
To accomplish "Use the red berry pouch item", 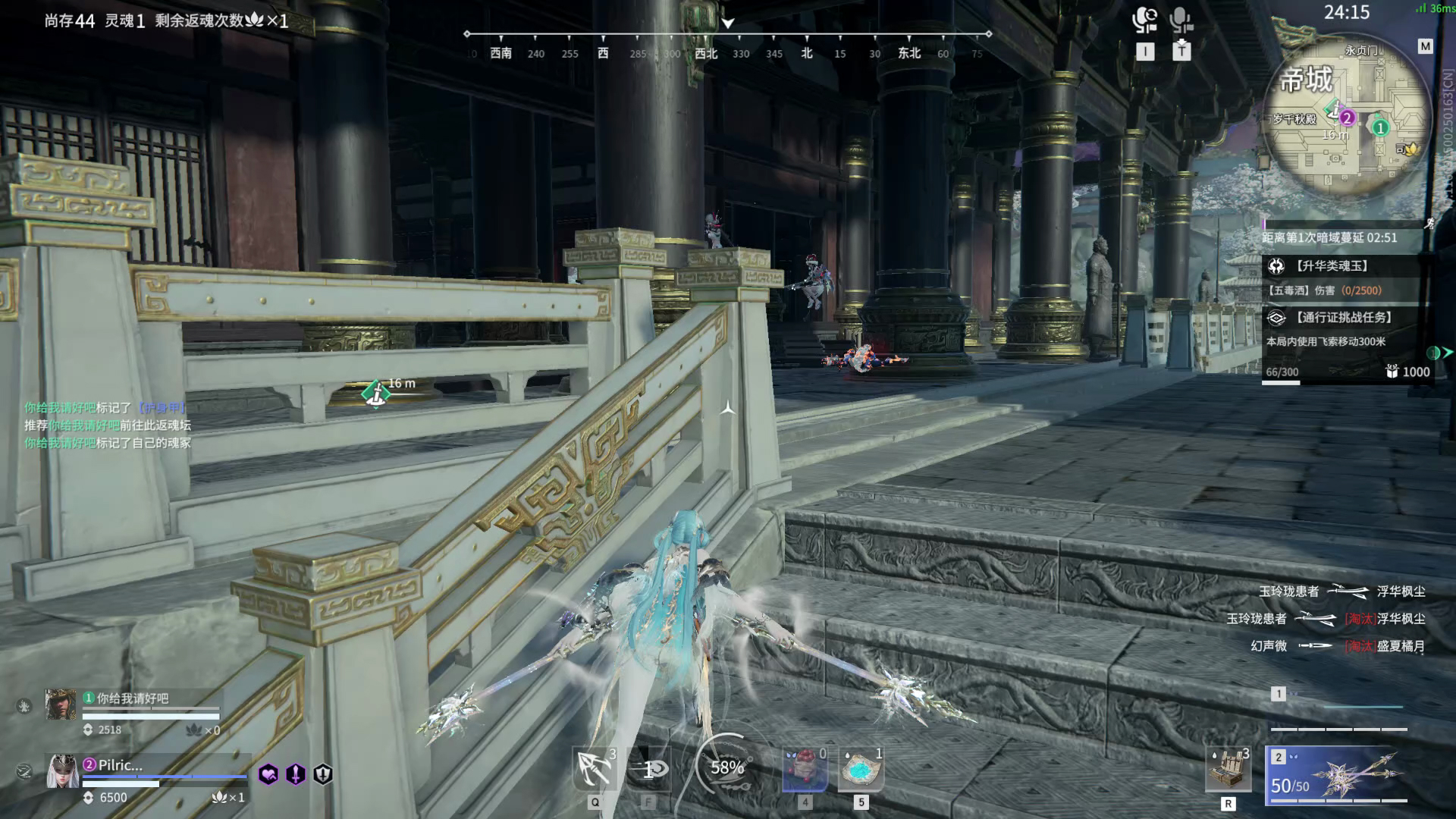I will point(804,769).
